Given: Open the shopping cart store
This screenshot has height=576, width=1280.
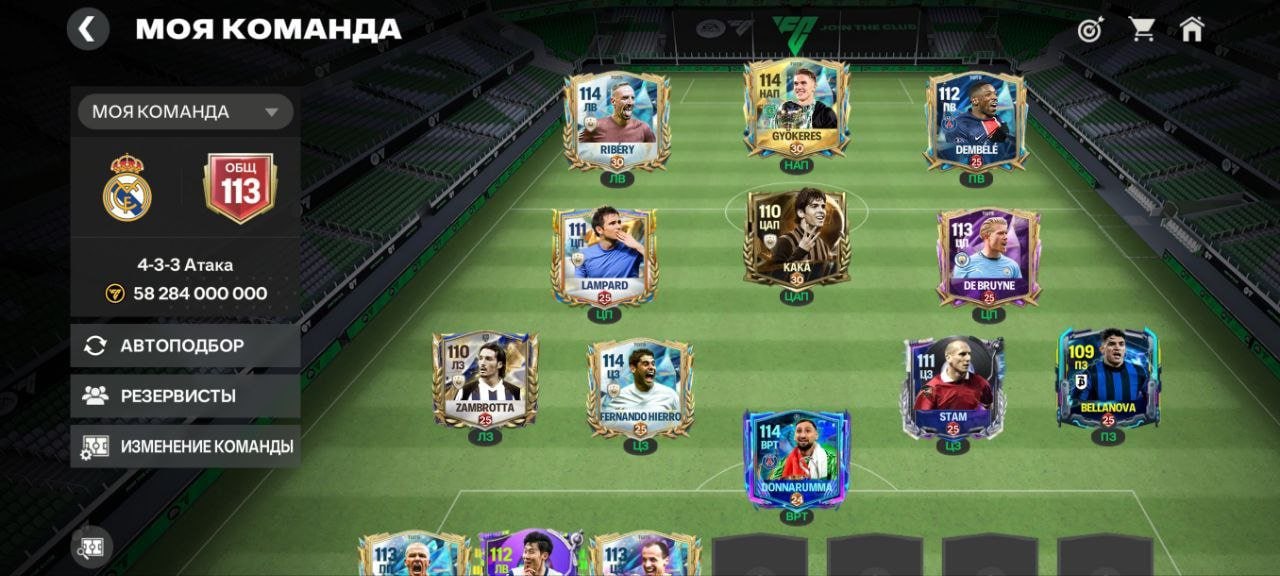Looking at the screenshot, I should tap(1142, 29).
